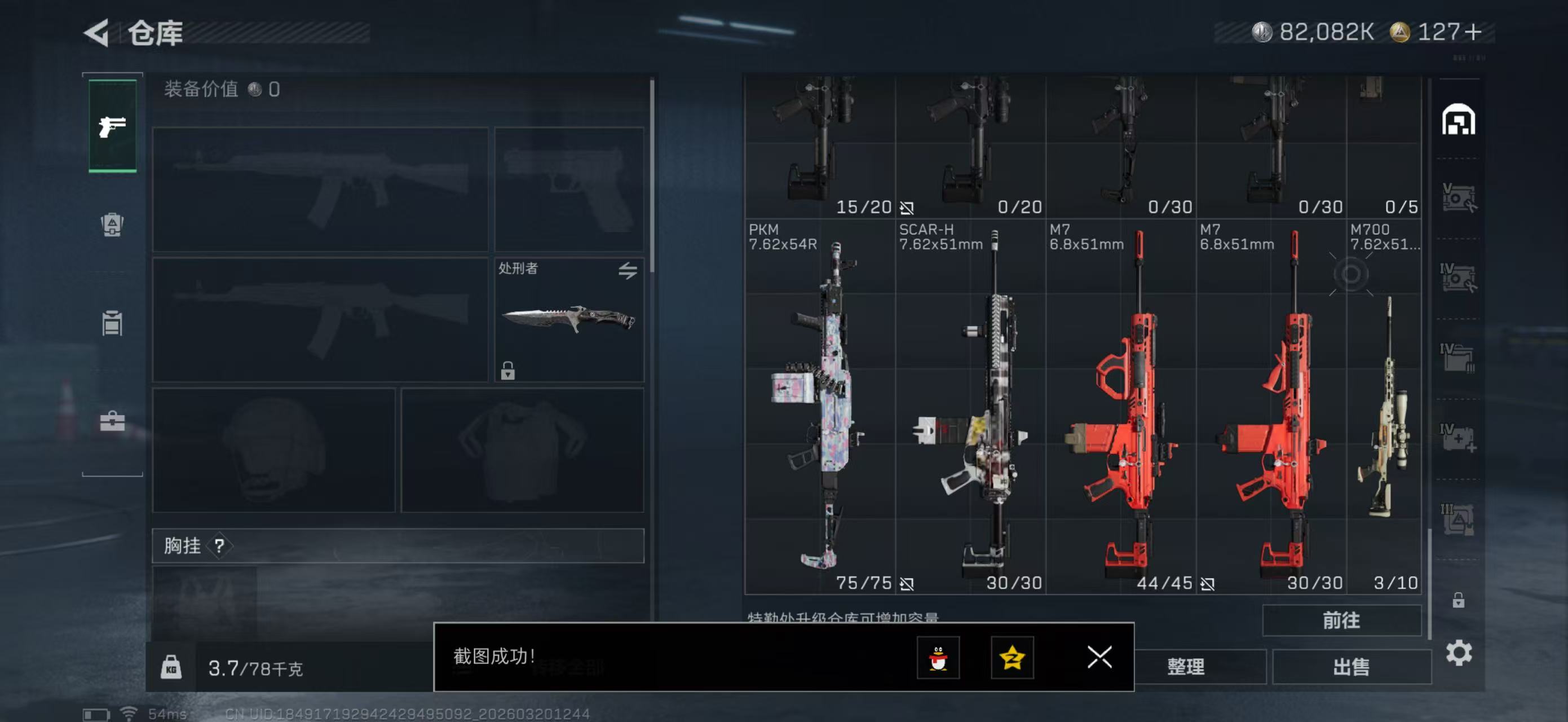The height and width of the screenshot is (722, 1568).
Task: Open the 胸挂 help question mark
Action: tap(219, 546)
